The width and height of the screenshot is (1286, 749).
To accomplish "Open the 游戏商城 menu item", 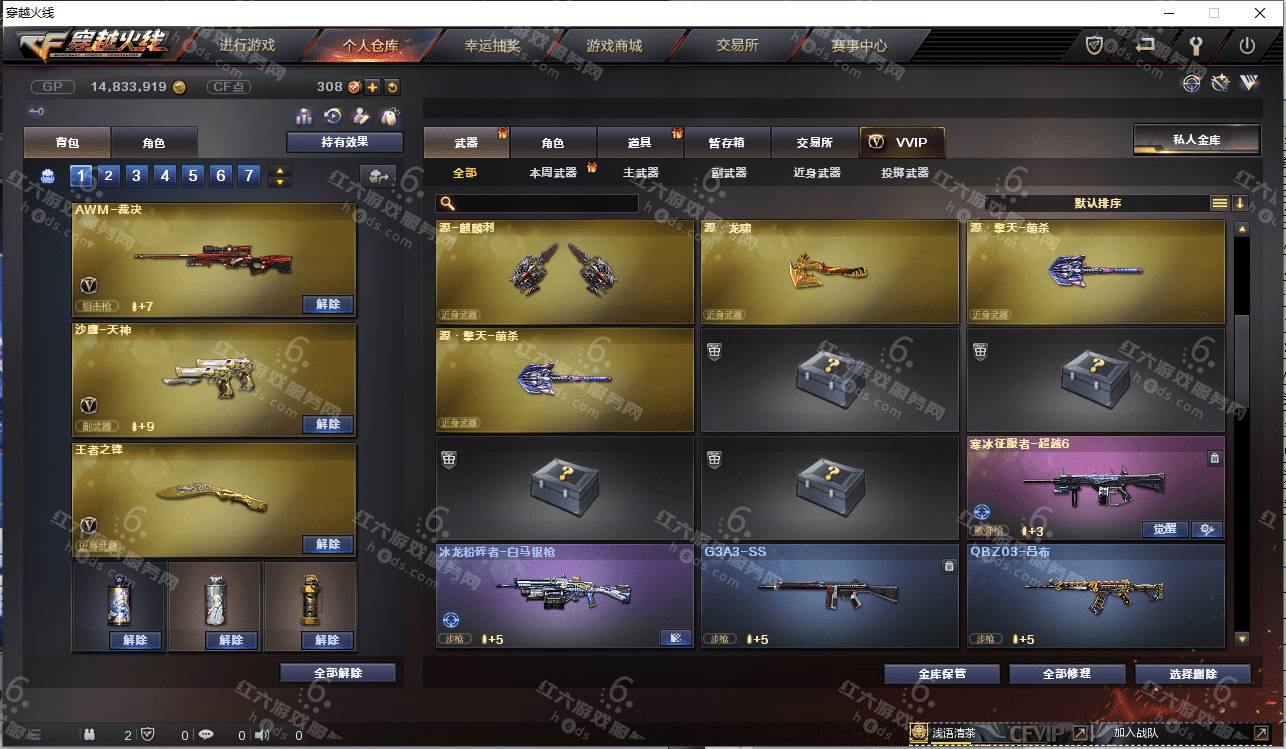I will click(611, 45).
